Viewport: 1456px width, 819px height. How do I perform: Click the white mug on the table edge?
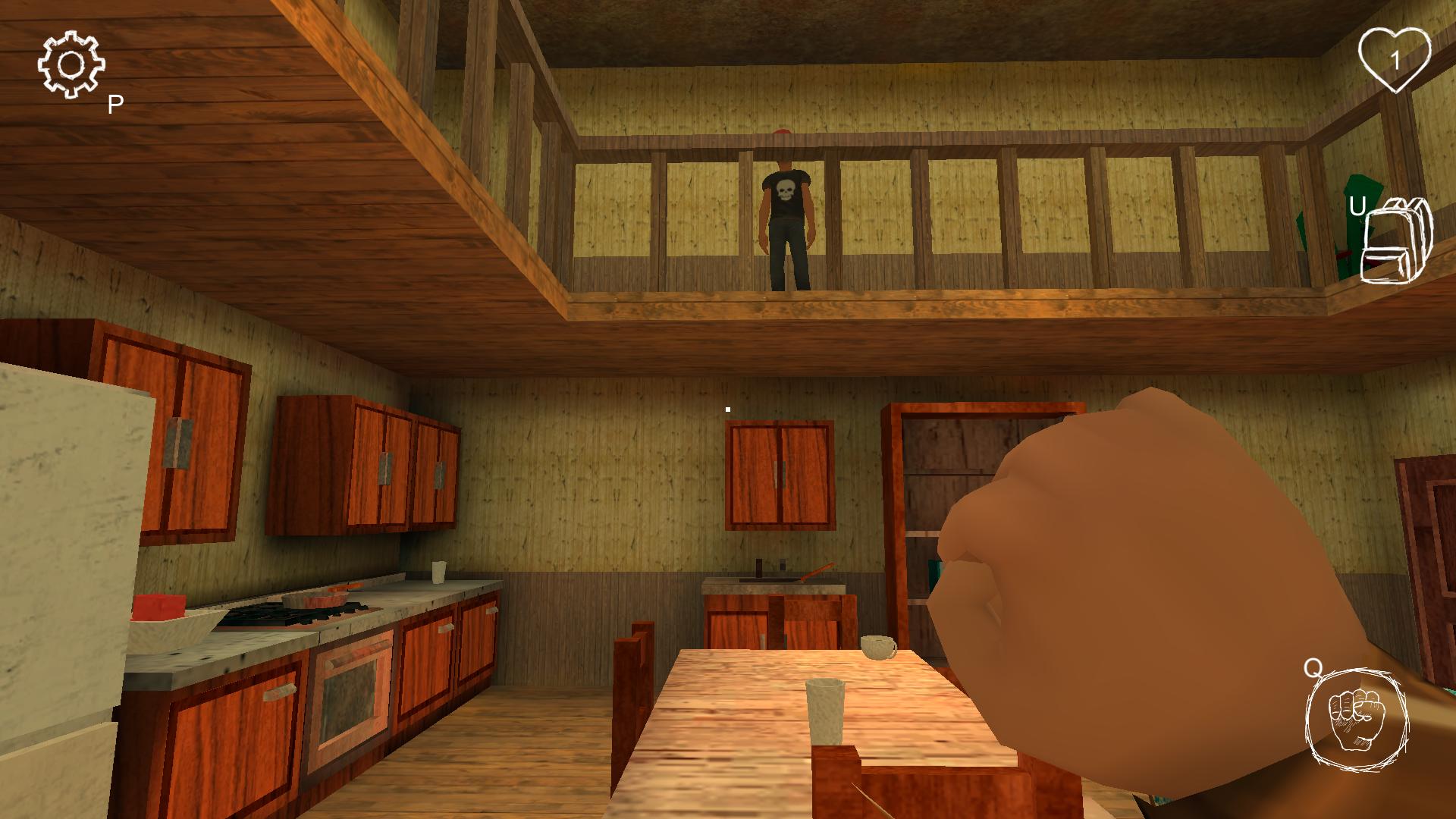click(879, 648)
